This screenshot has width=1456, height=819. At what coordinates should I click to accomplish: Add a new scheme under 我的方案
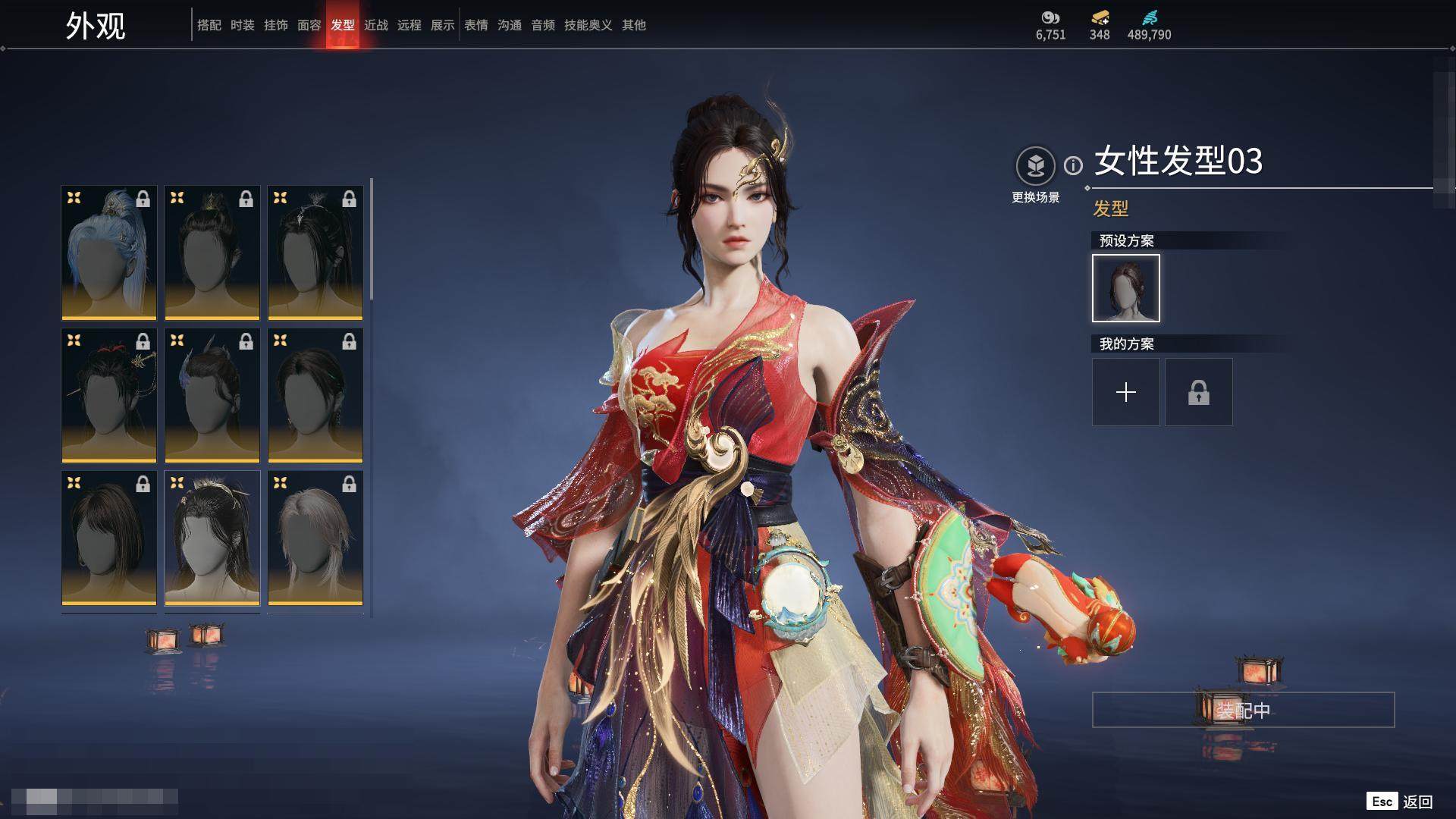pos(1126,392)
